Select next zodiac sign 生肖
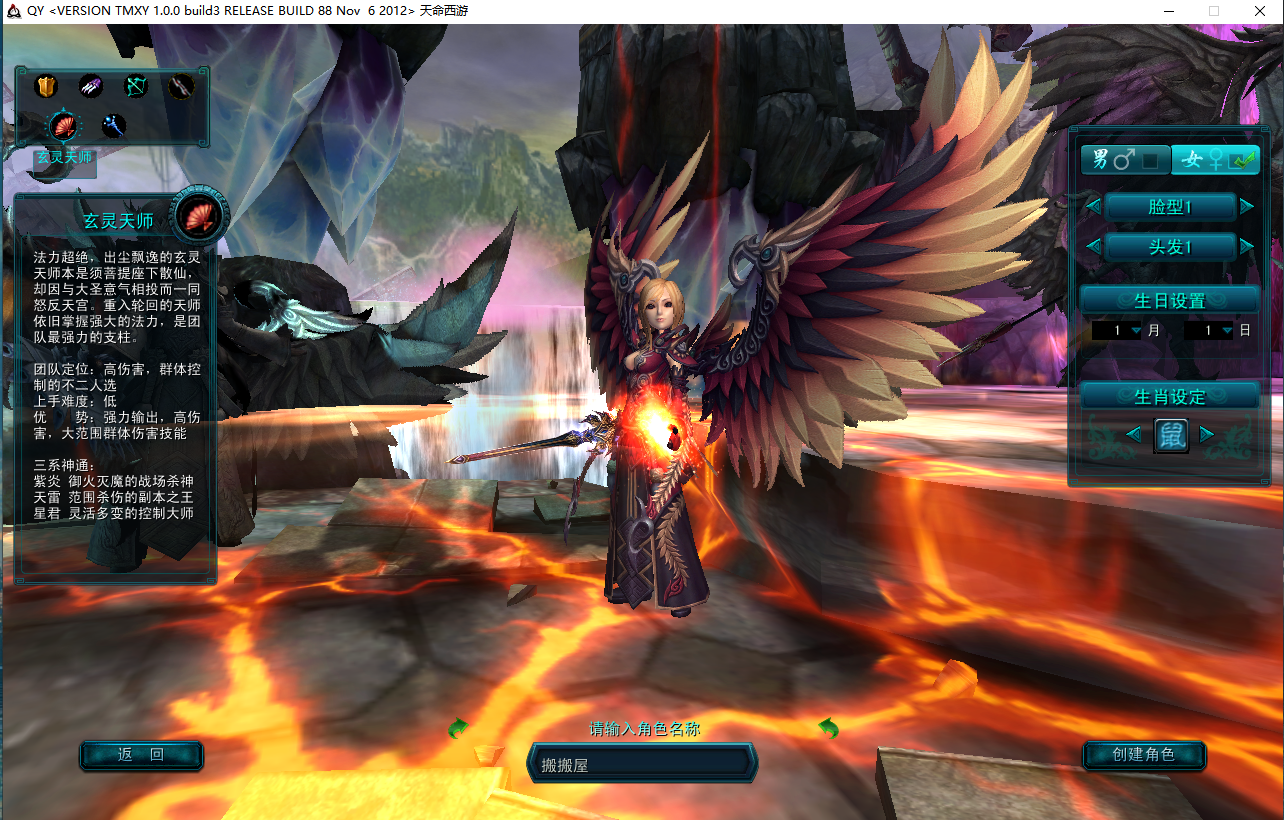This screenshot has height=820, width=1284. pyautogui.click(x=1207, y=434)
